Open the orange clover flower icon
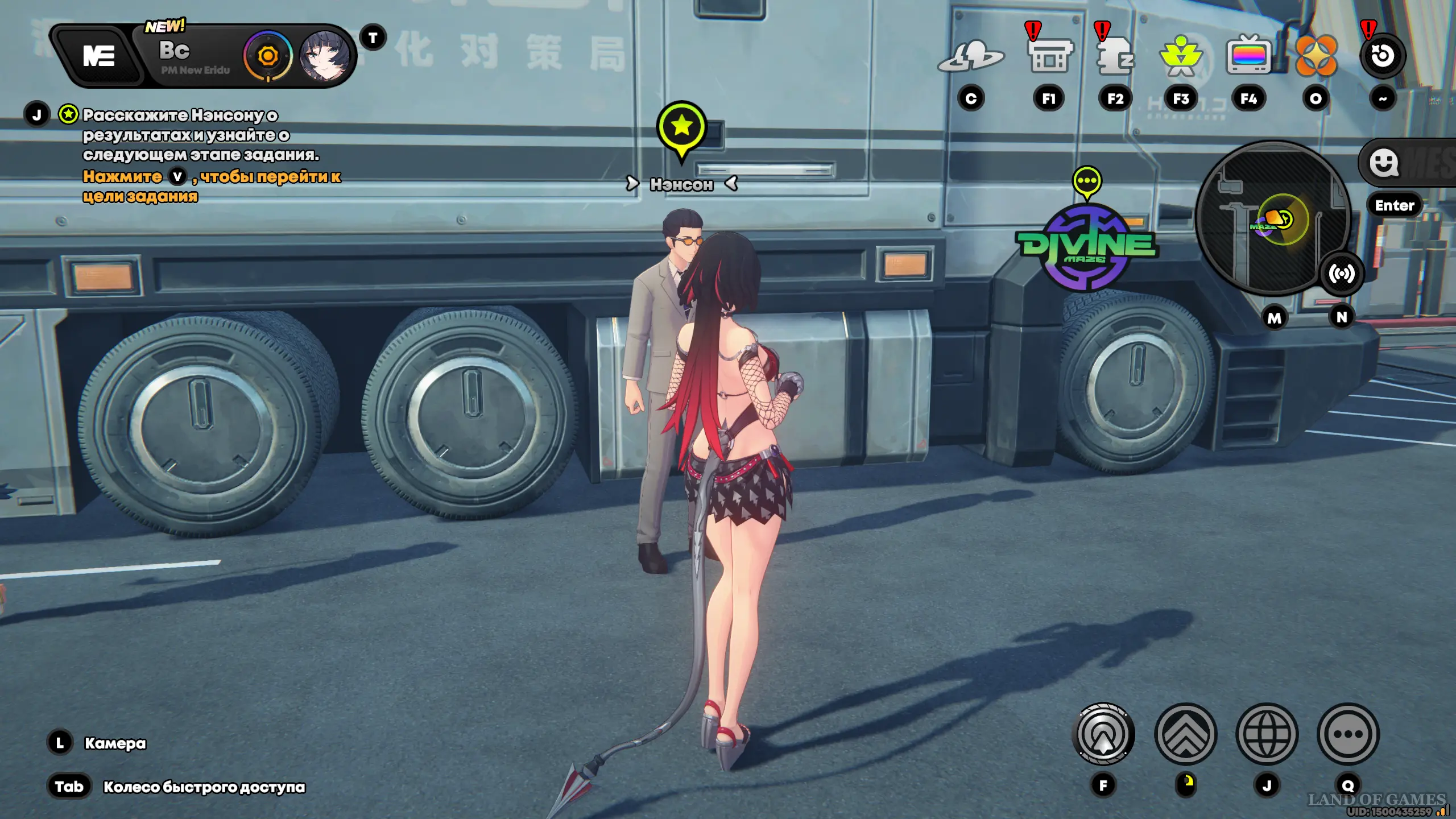1456x819 pixels. [1316, 56]
